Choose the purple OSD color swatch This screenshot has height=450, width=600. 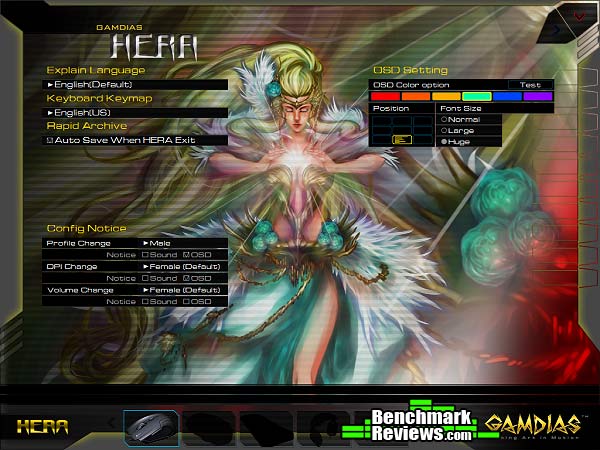[x=538, y=96]
